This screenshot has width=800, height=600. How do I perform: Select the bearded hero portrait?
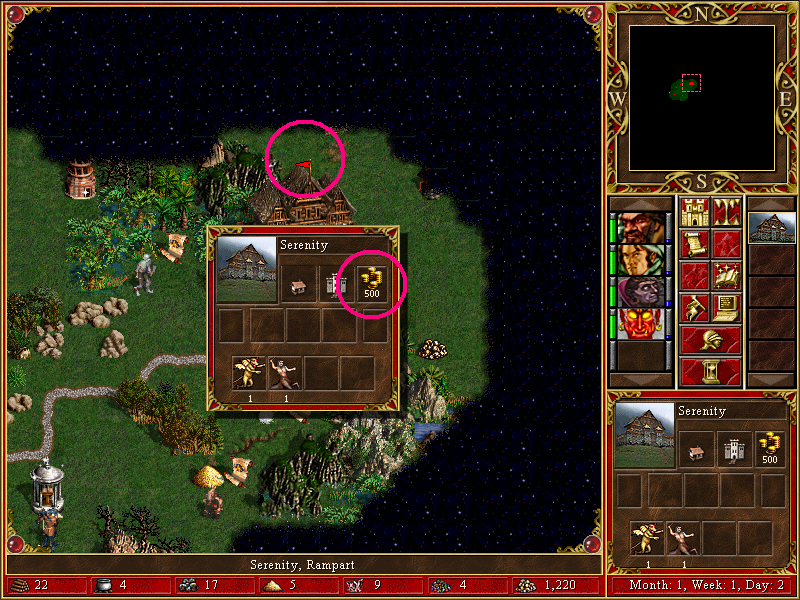(640, 228)
